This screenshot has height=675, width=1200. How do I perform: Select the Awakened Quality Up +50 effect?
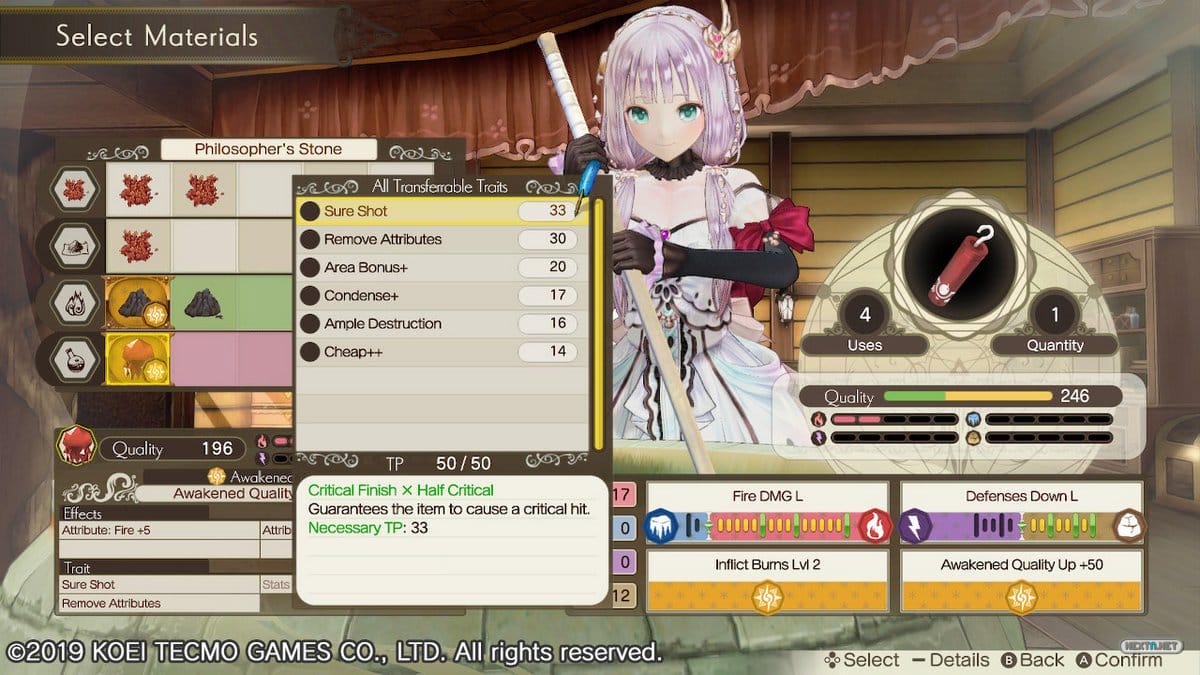[x=1022, y=581]
